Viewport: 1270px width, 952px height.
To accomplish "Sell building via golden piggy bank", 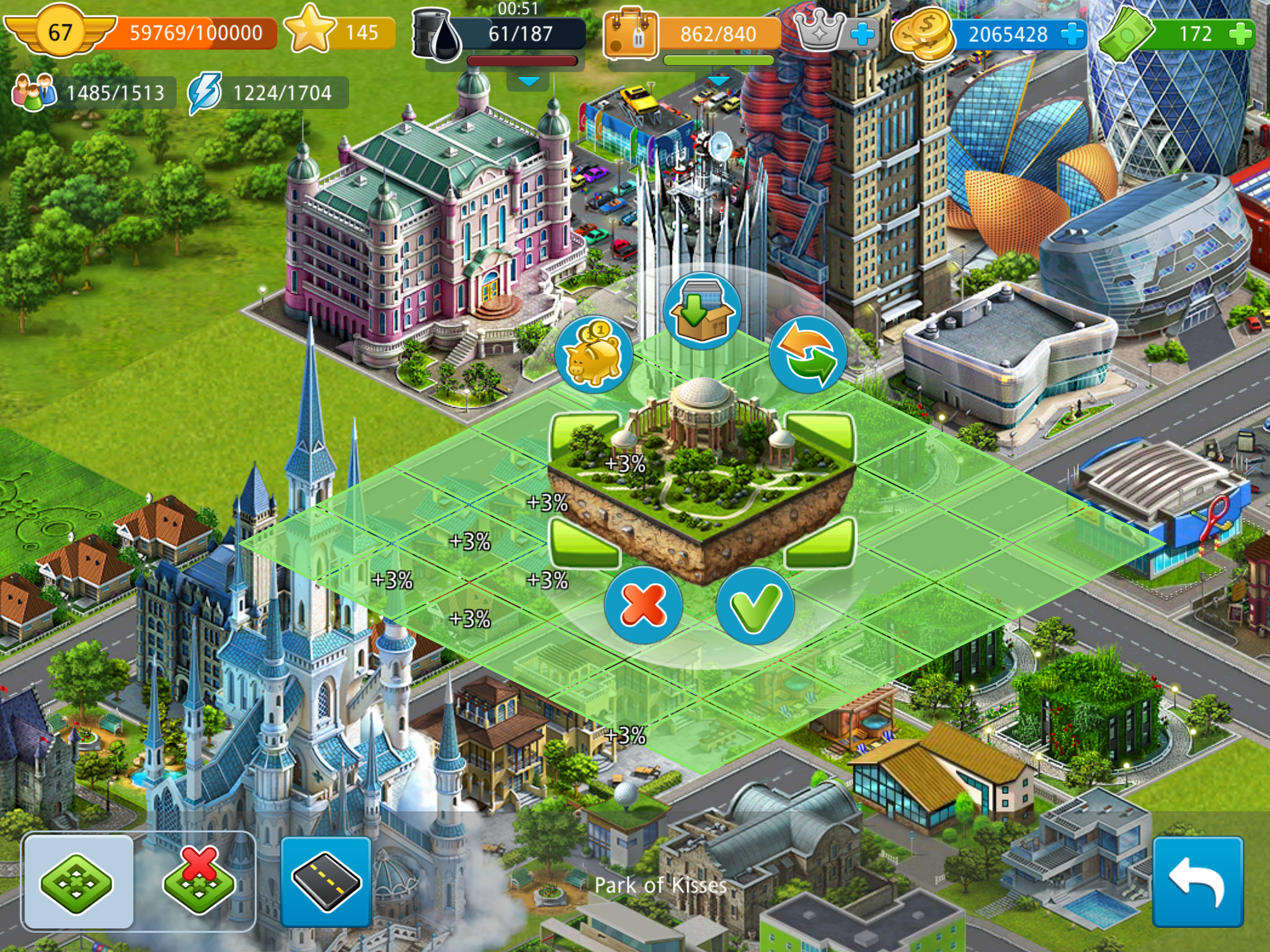I will tap(594, 356).
